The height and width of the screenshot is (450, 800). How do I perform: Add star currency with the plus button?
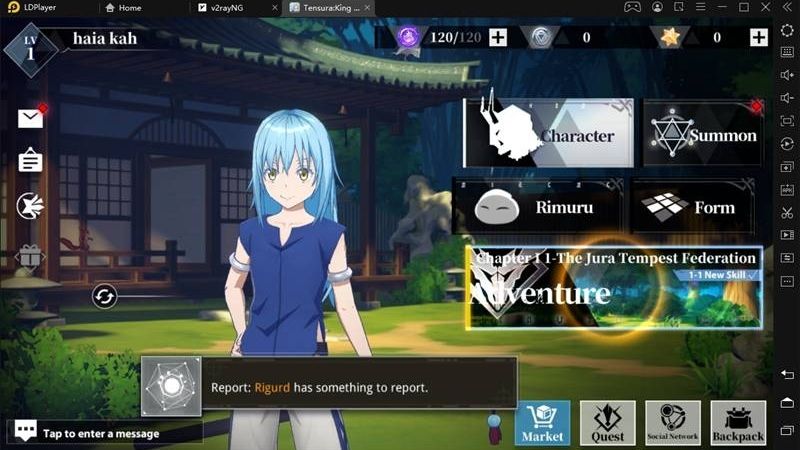click(x=758, y=38)
